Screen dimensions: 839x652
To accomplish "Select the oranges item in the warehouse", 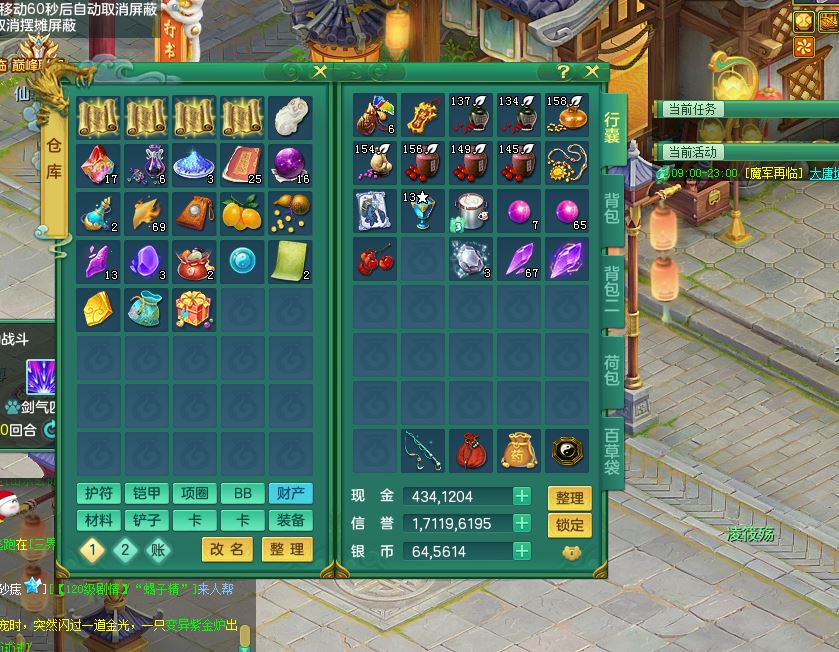I will (243, 212).
